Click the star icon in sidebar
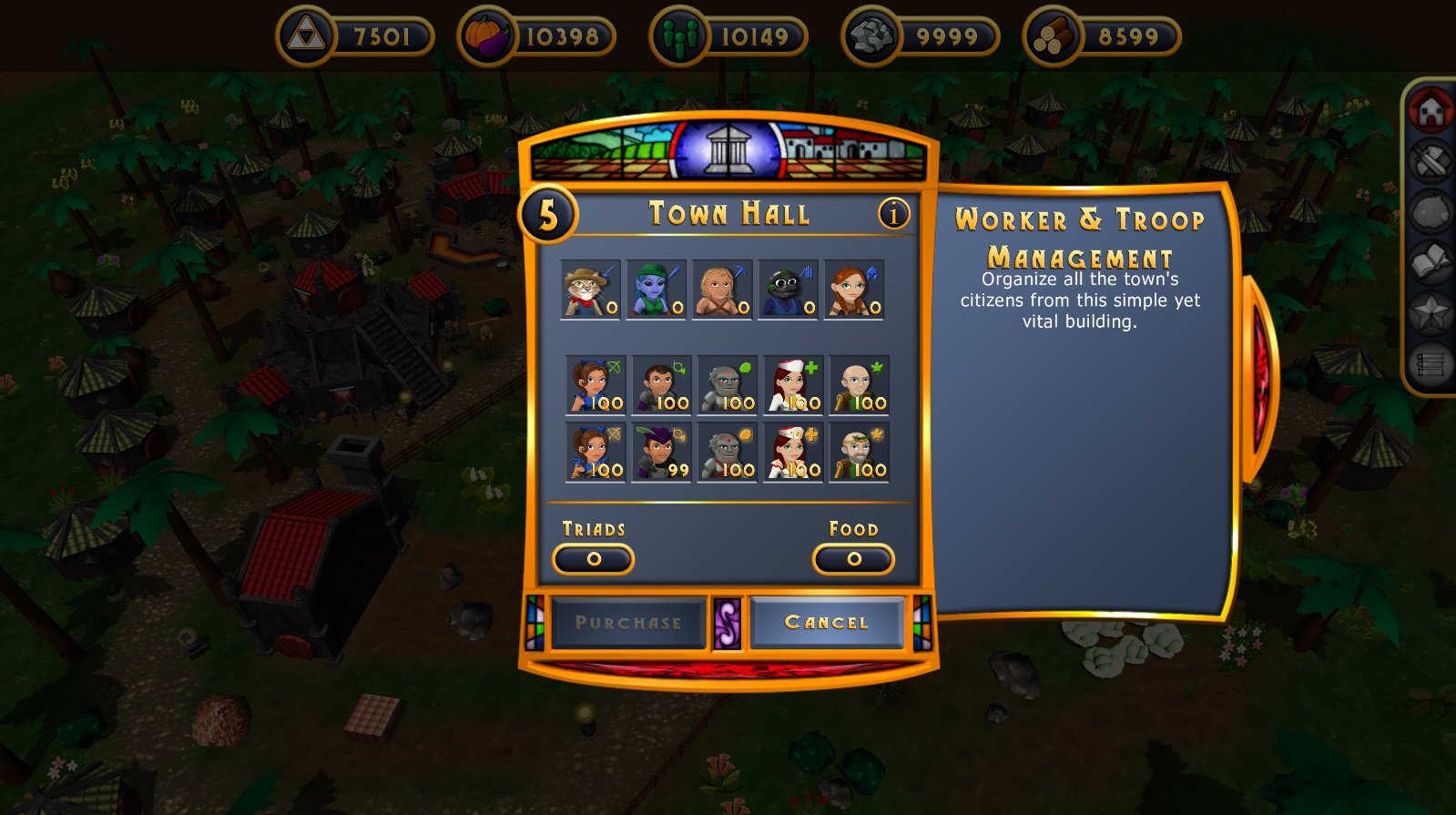 pyautogui.click(x=1431, y=314)
